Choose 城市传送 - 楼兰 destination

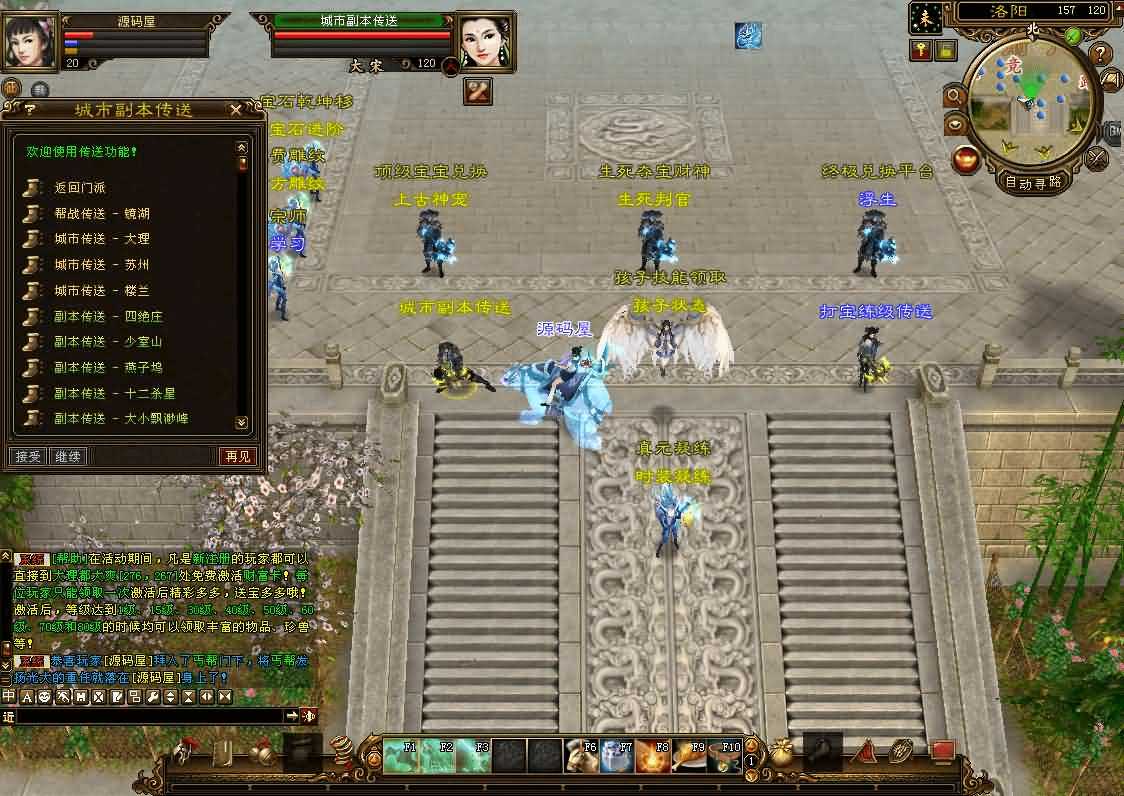point(102,291)
